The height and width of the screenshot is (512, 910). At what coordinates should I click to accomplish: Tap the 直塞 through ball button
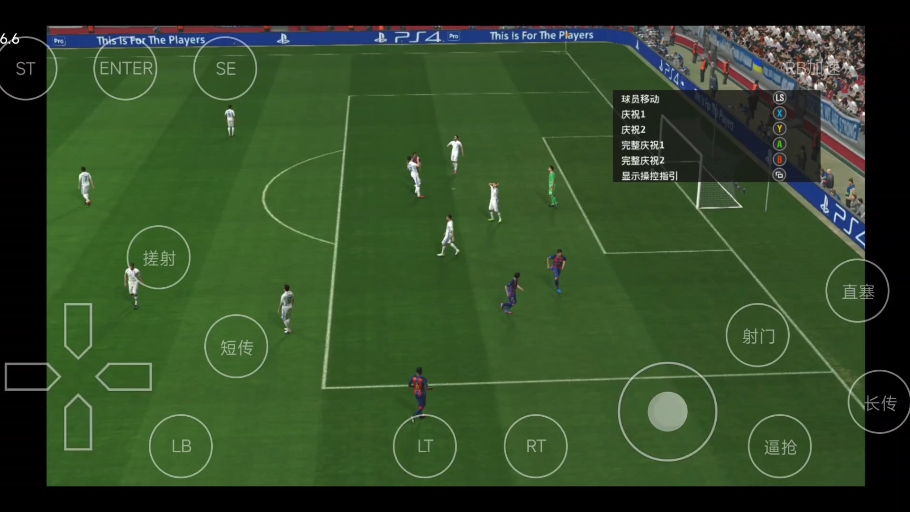pos(858,291)
